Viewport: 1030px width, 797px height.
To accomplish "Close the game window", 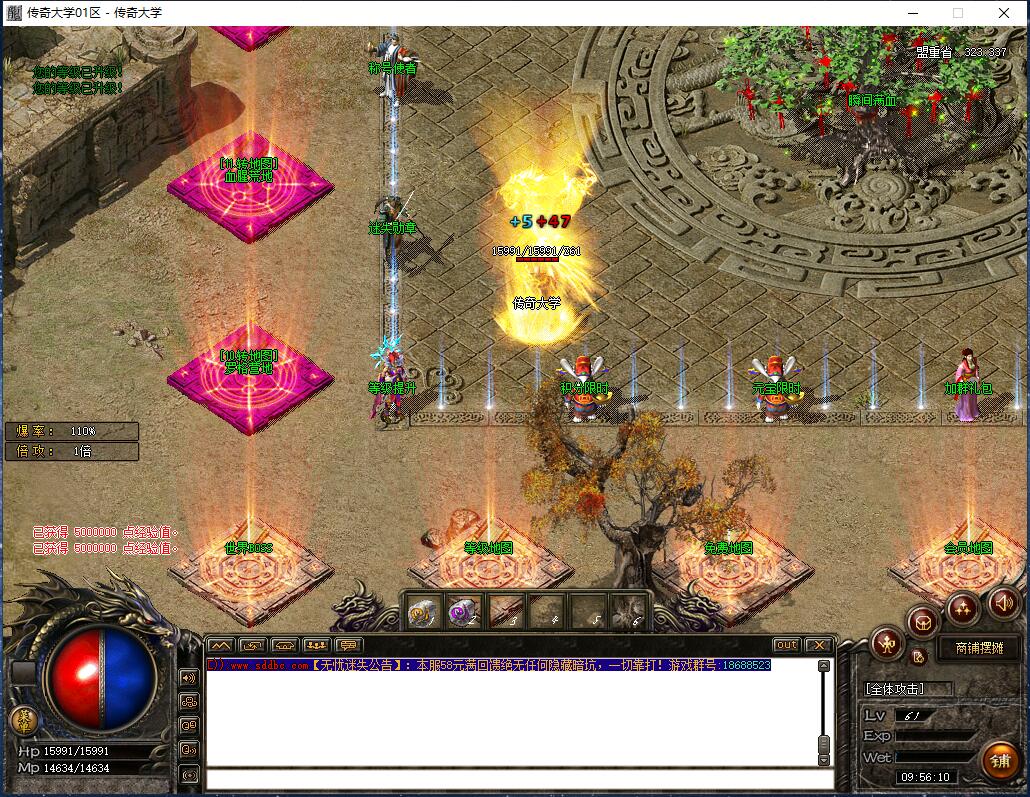I will point(1004,13).
